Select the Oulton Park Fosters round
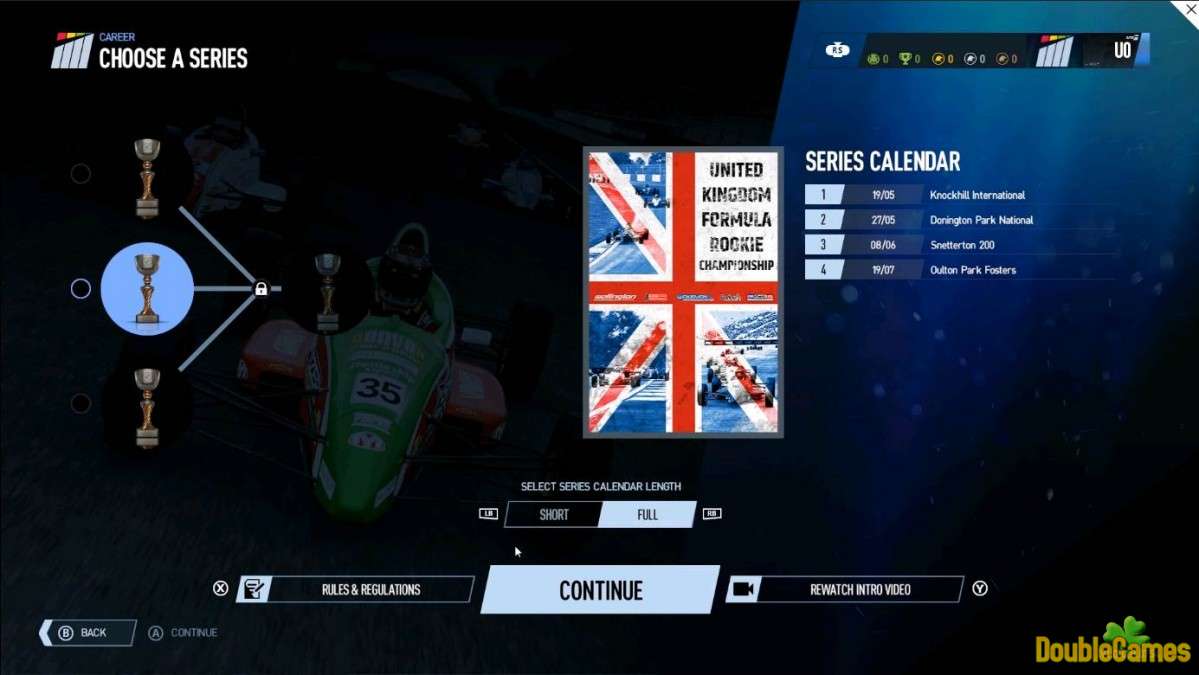The image size is (1199, 675). [x=958, y=270]
